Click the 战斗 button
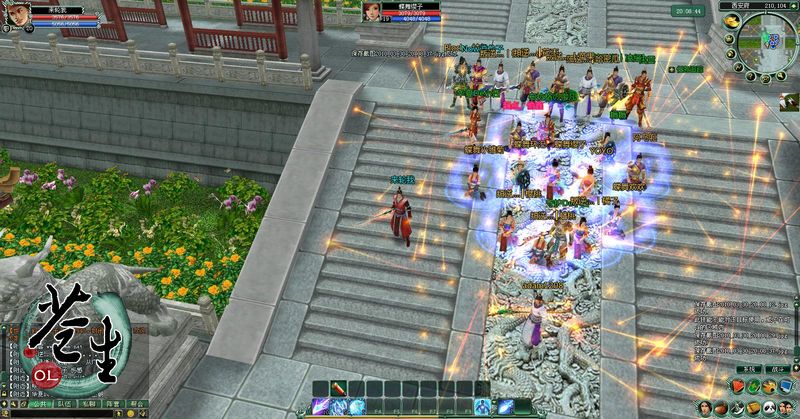Image resolution: width=800 pixels, height=419 pixels. click(x=777, y=369)
